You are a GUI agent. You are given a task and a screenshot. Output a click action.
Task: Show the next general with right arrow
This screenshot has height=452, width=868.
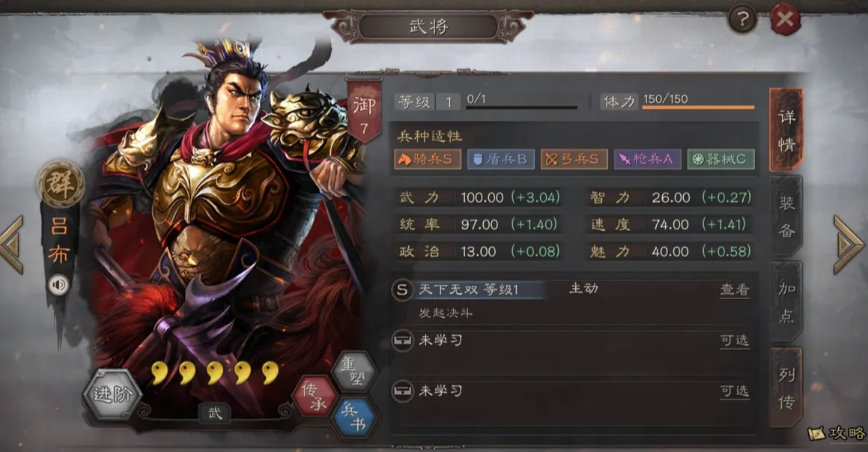click(x=848, y=244)
